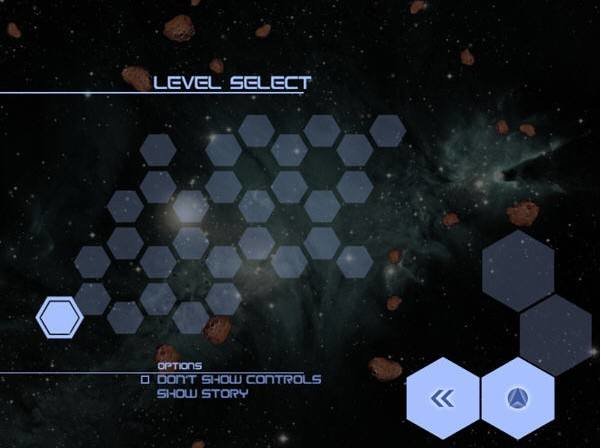
Task: Toggle the Don't Show Controls checkbox
Action: [145, 380]
